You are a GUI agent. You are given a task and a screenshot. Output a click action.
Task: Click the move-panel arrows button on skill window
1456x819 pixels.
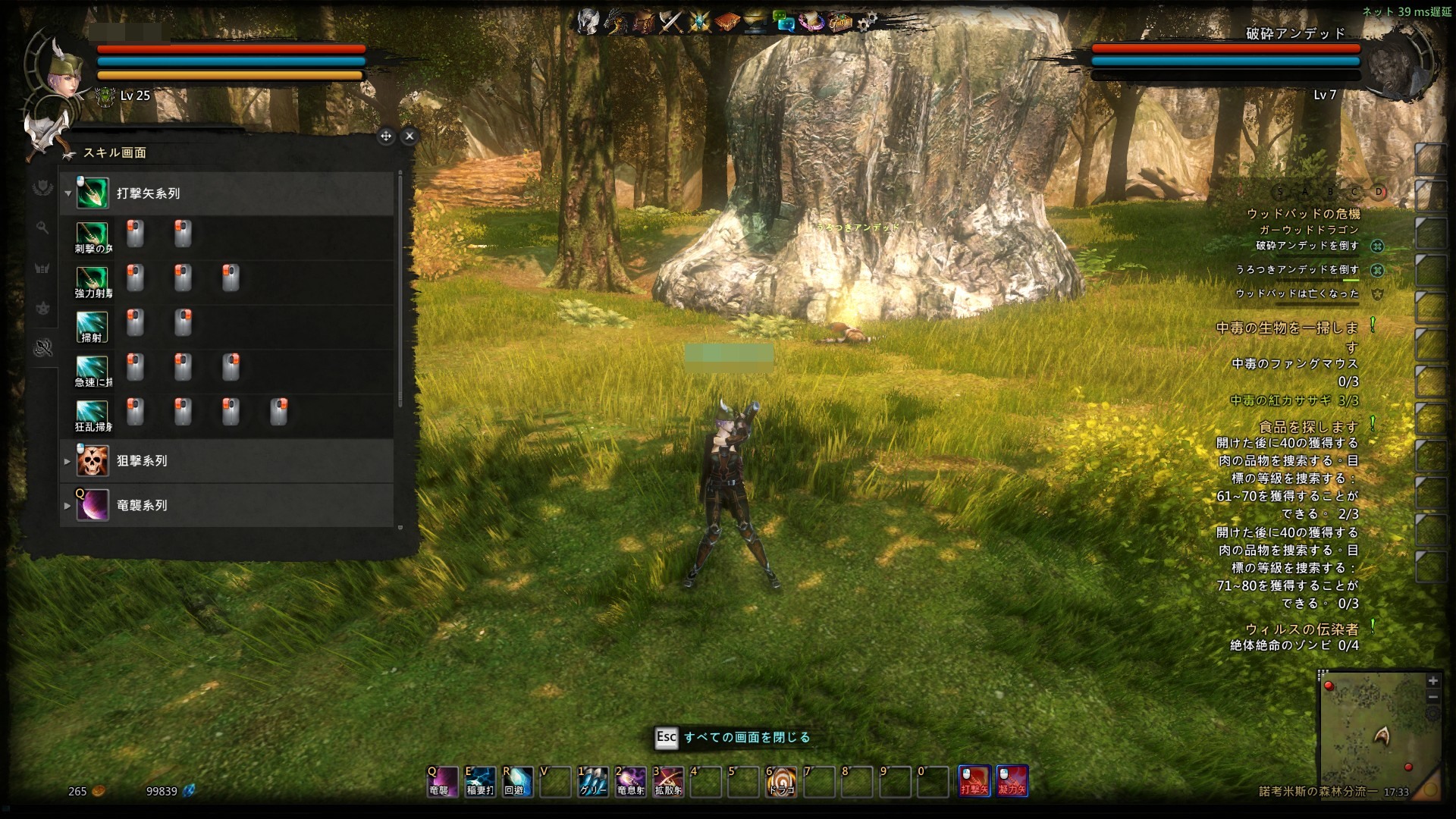point(386,136)
